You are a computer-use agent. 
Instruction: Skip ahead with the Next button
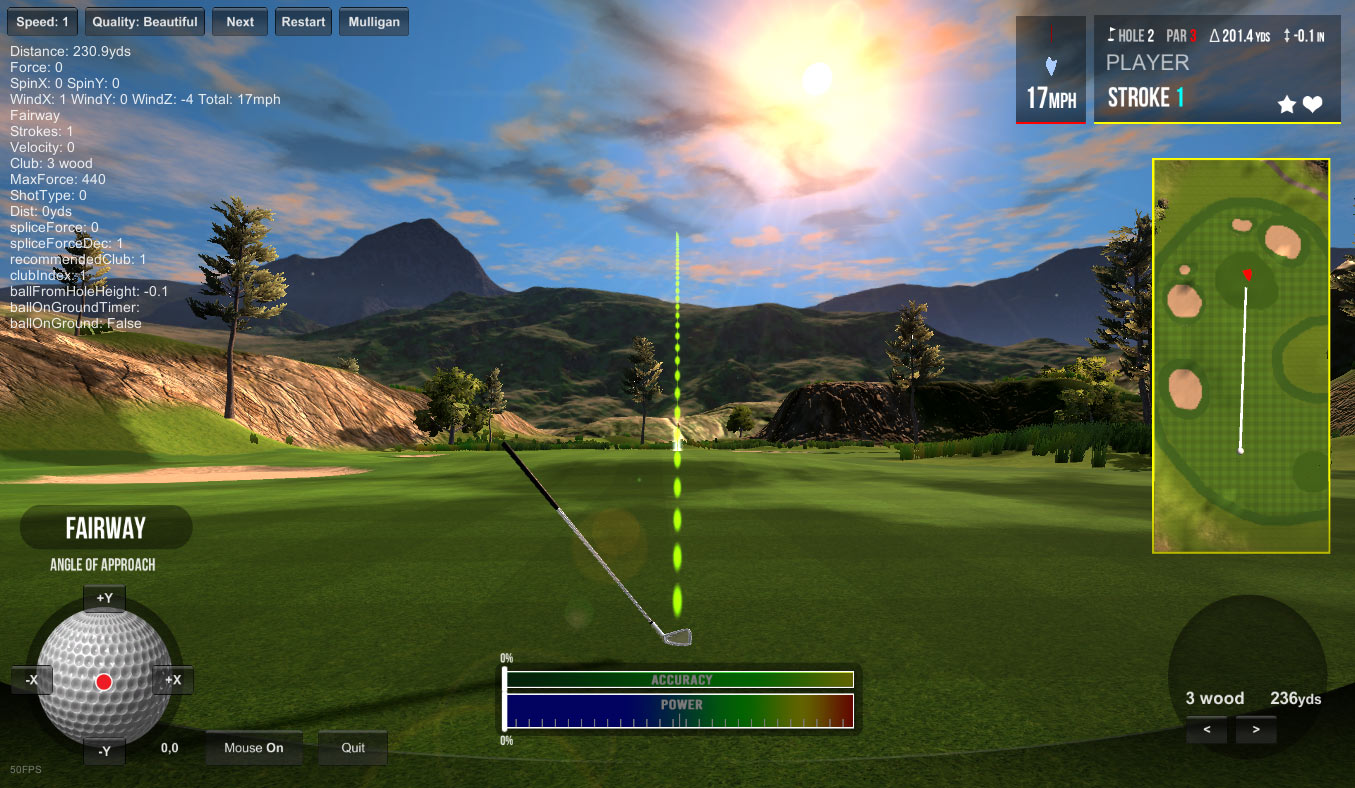(x=240, y=22)
